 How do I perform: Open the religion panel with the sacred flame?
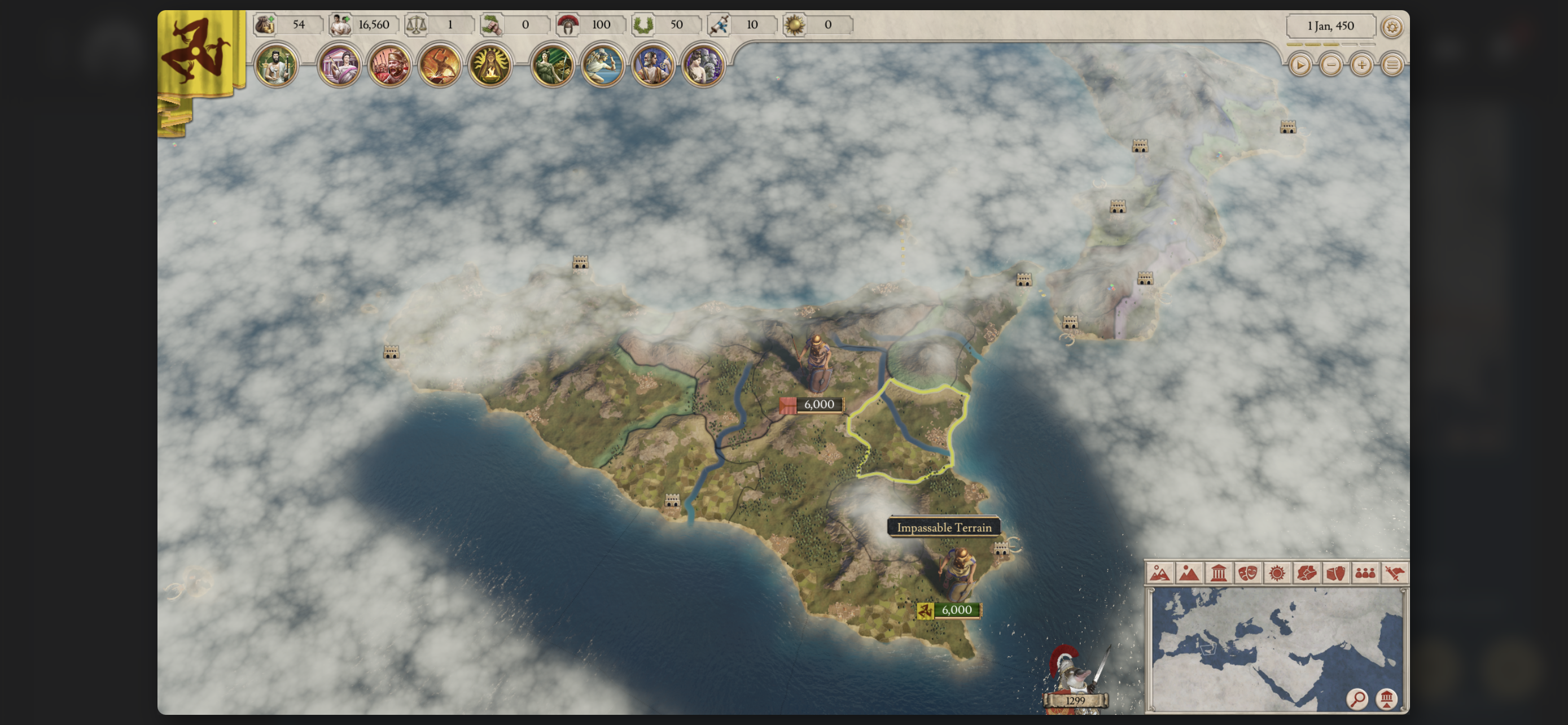coord(490,65)
